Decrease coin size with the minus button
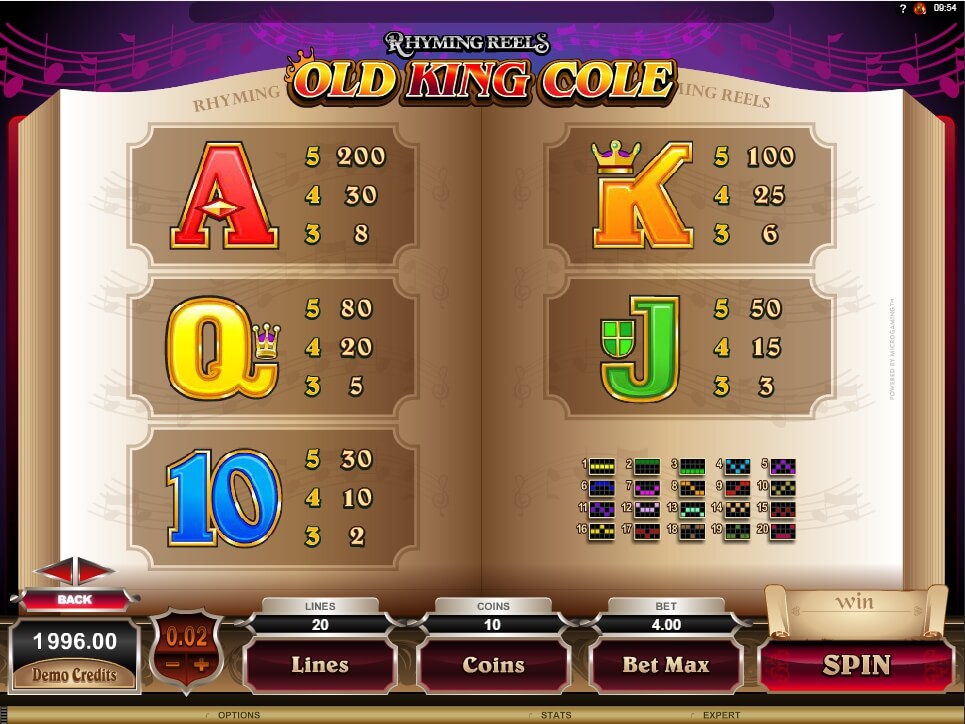The width and height of the screenshot is (965, 724). (172, 665)
